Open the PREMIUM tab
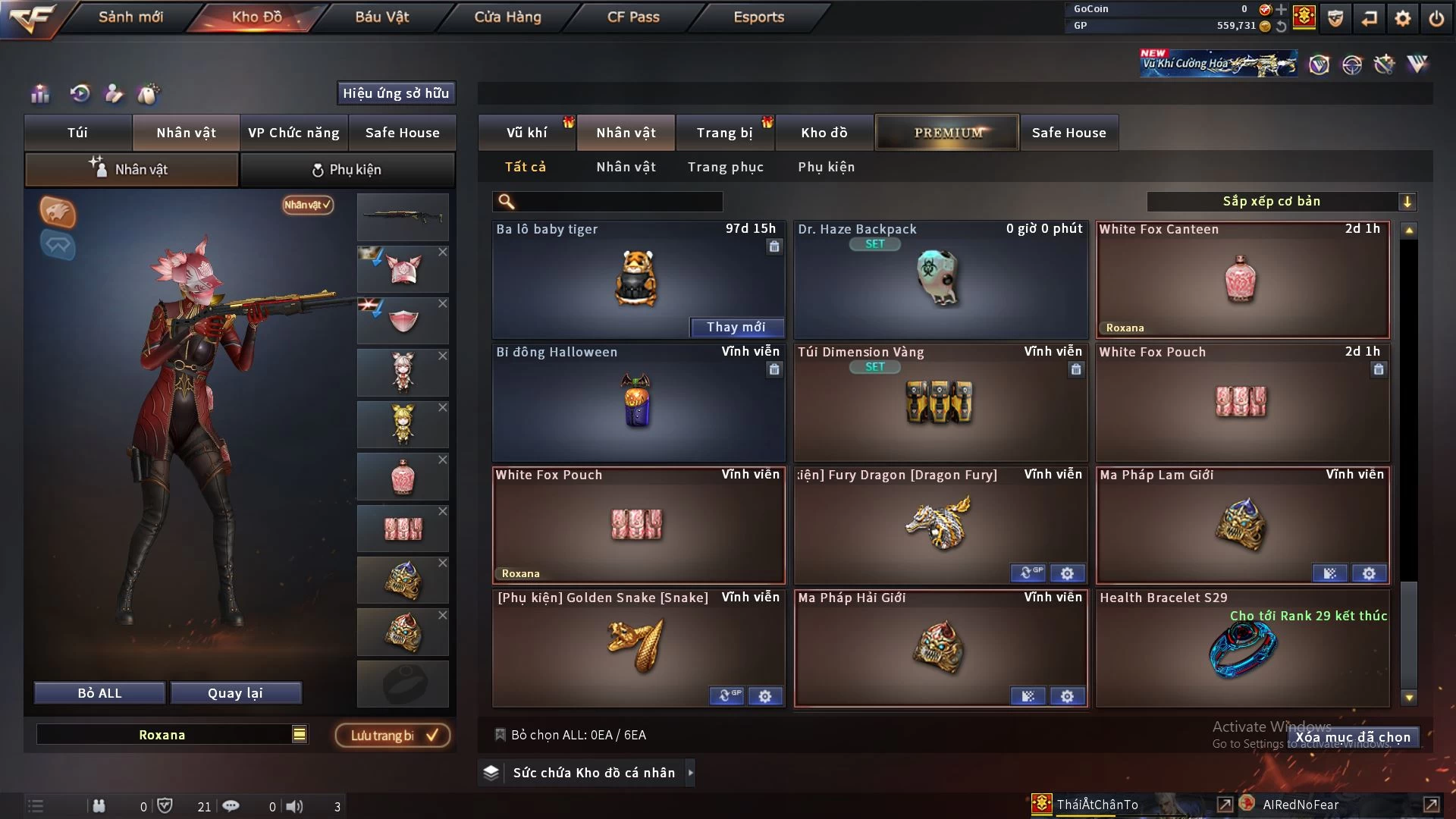Viewport: 1456px width, 819px height. pos(947,133)
